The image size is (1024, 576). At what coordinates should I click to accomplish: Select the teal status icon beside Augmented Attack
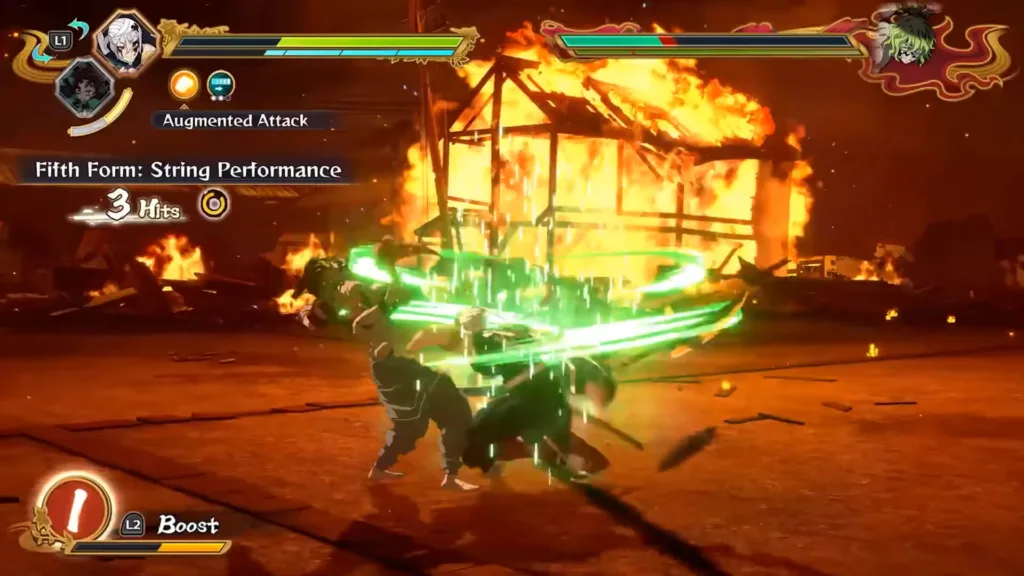point(221,86)
